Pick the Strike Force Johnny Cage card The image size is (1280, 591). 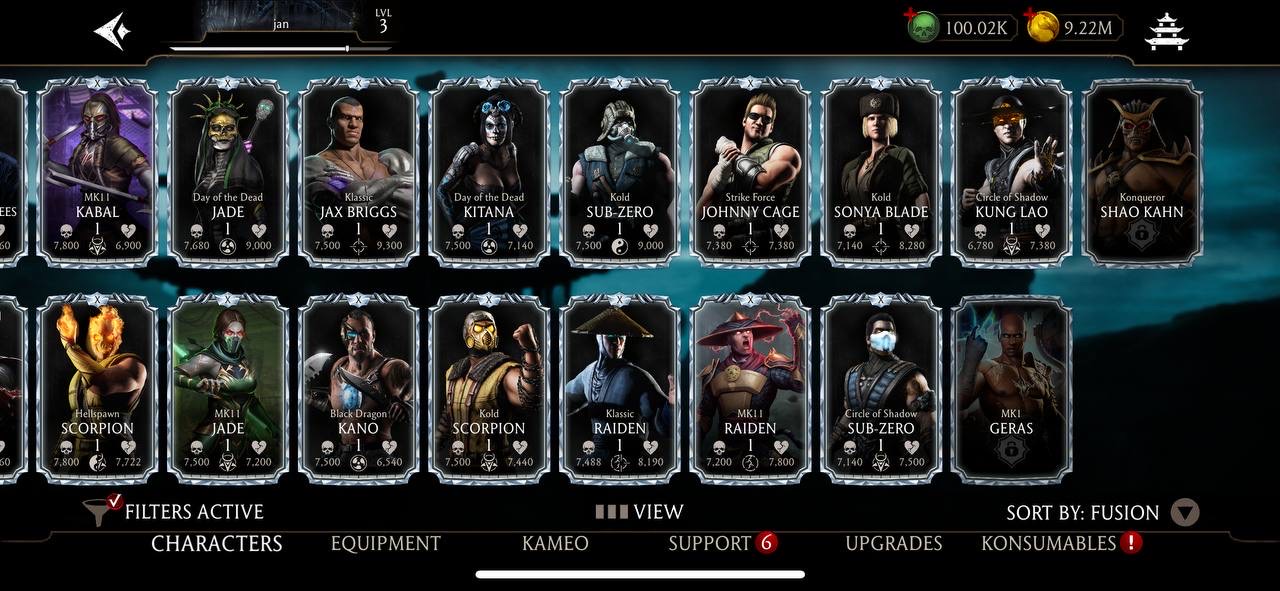750,171
